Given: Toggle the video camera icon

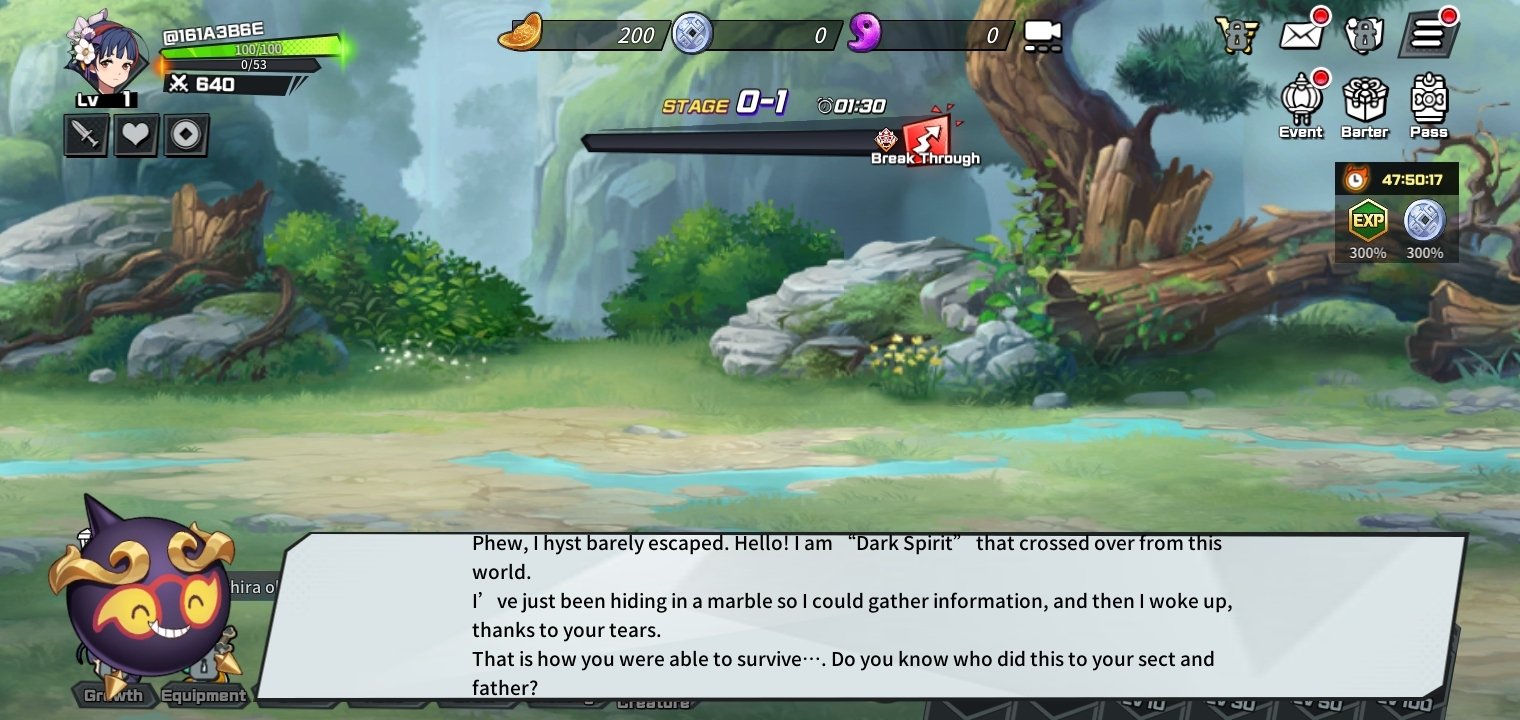Looking at the screenshot, I should pos(1041,36).
